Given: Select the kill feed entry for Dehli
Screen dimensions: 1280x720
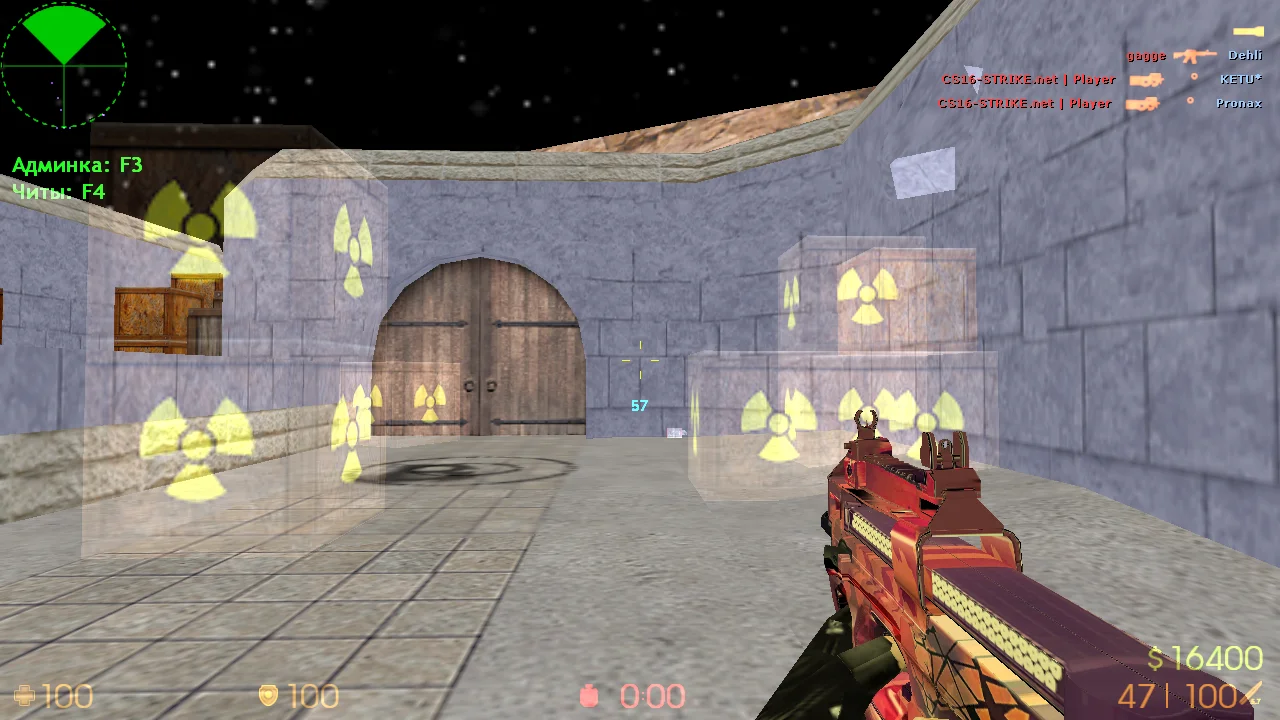Looking at the screenshot, I should pyautogui.click(x=1194, y=56).
